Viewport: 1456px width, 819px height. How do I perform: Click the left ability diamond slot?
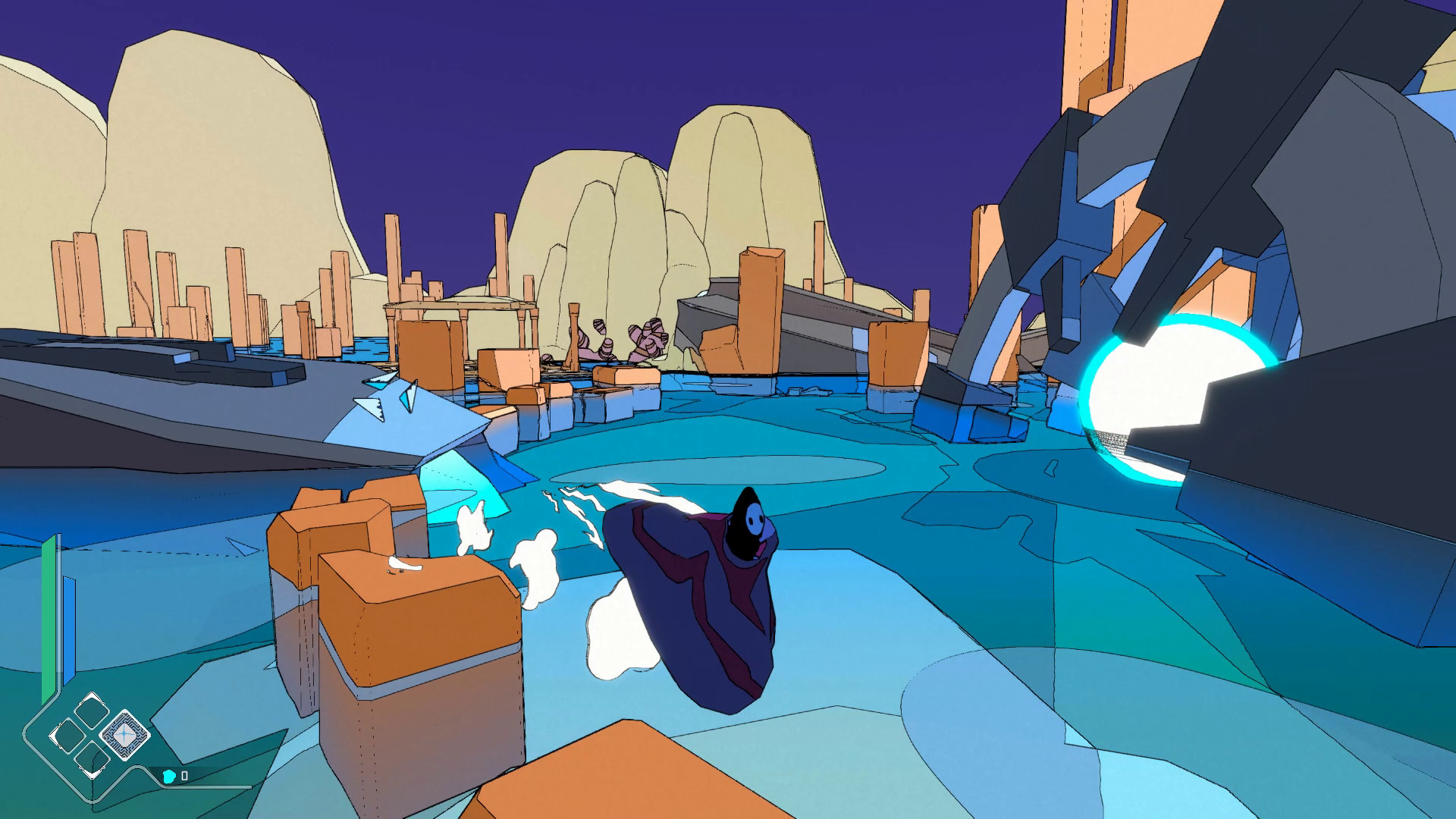tap(67, 735)
